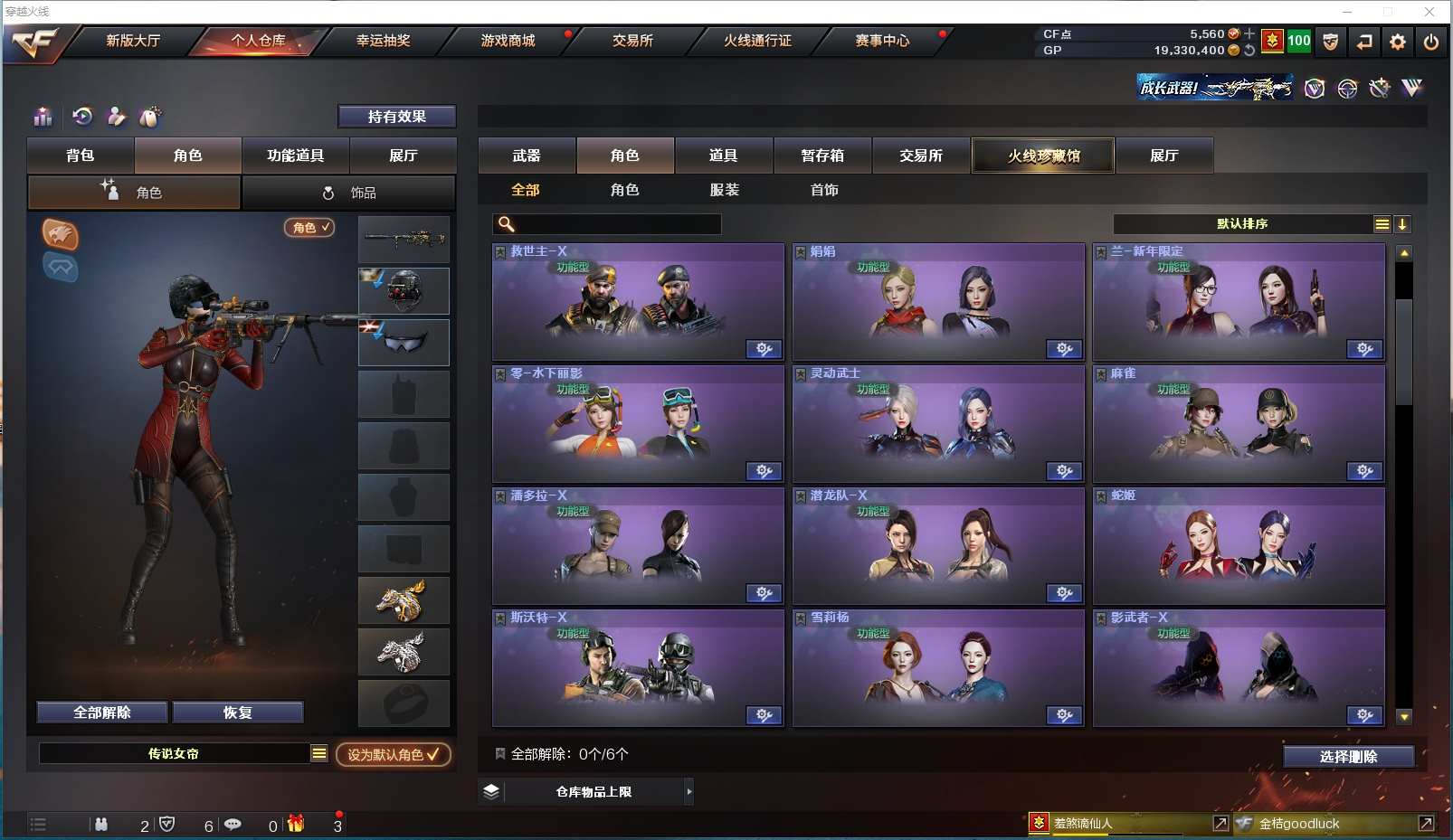Click the 恢复 restore button
The height and width of the screenshot is (840, 1453).
pyautogui.click(x=237, y=713)
